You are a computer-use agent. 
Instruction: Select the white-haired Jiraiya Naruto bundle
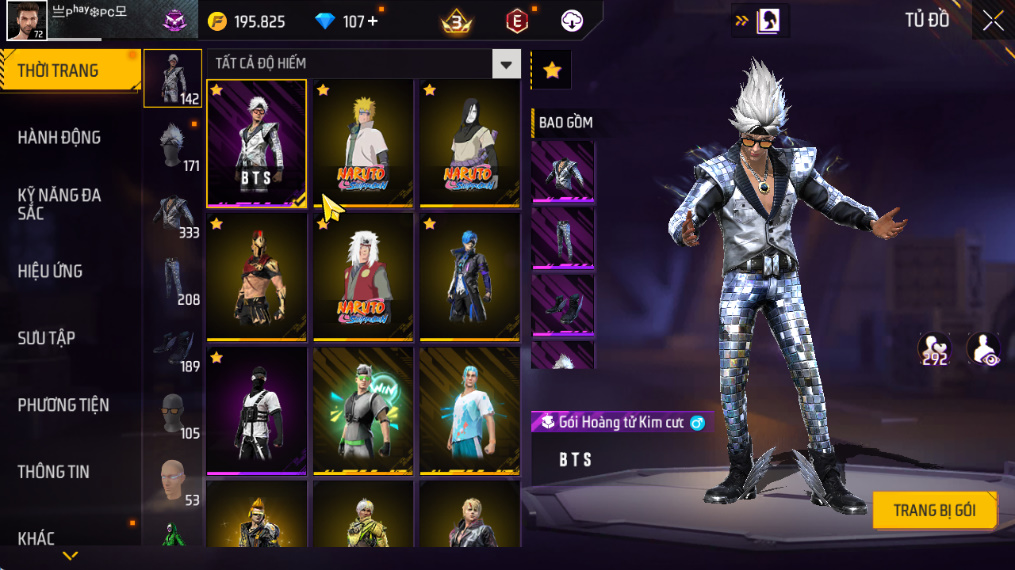pos(362,276)
